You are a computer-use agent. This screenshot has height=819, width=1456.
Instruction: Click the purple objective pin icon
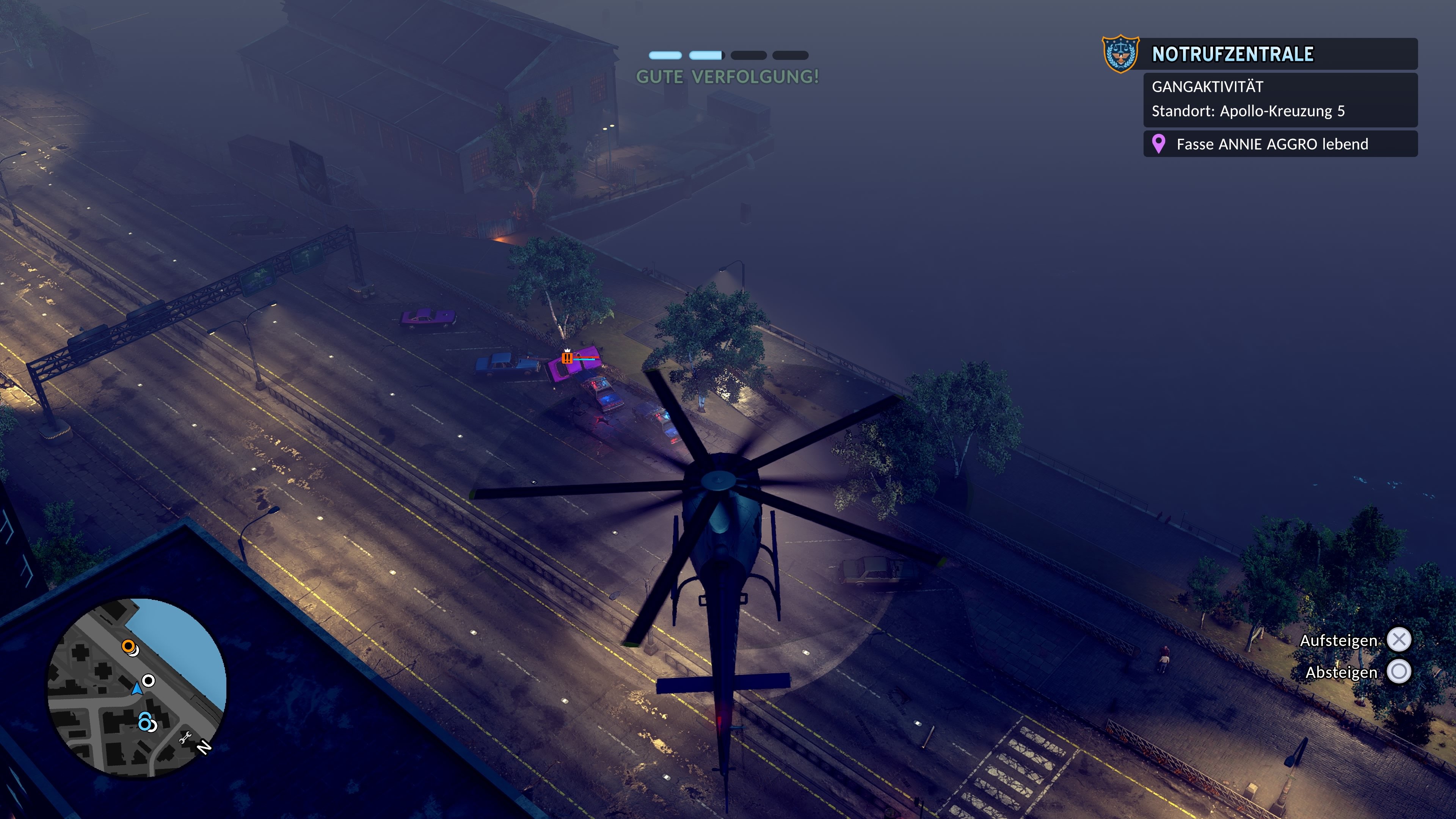[1158, 144]
